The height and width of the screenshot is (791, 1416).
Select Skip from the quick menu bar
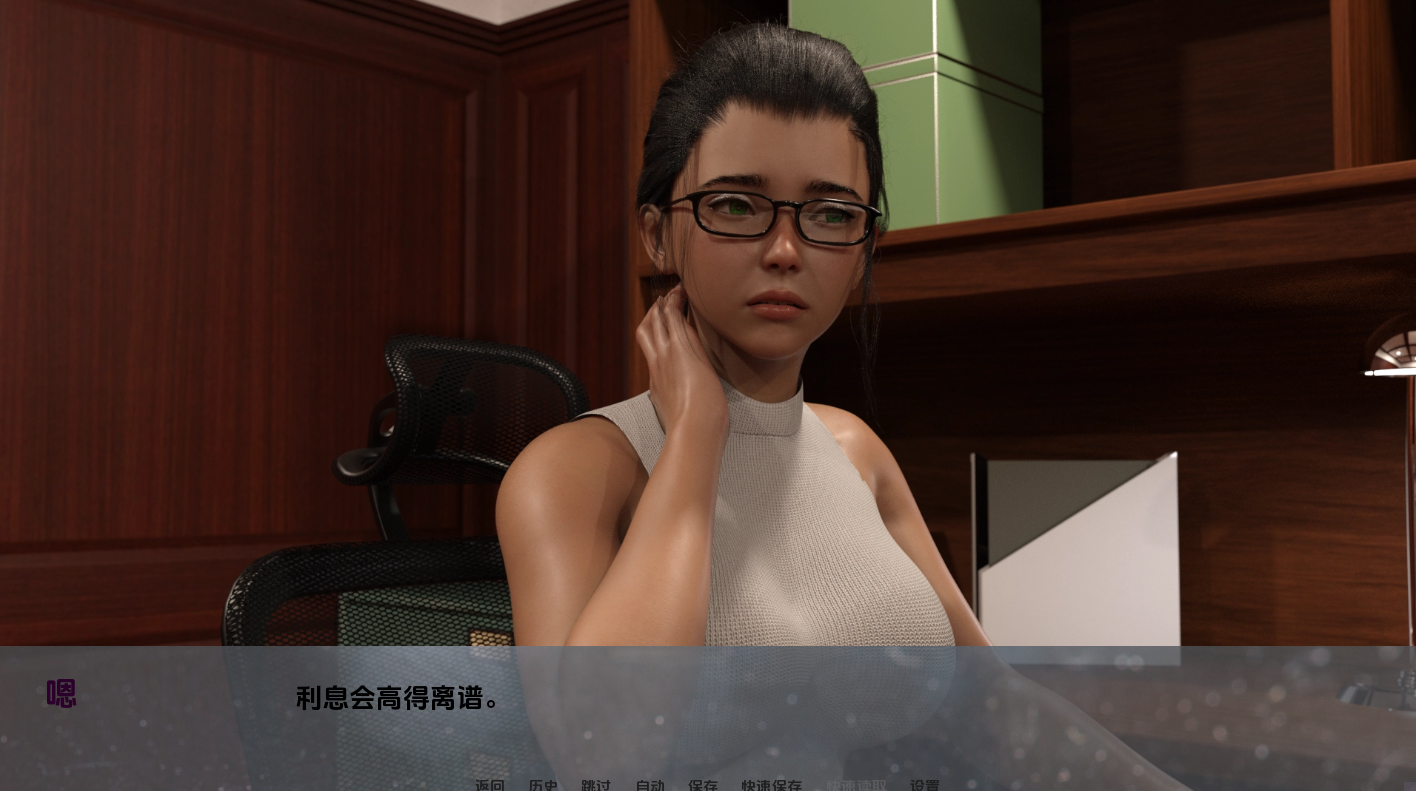(x=596, y=786)
